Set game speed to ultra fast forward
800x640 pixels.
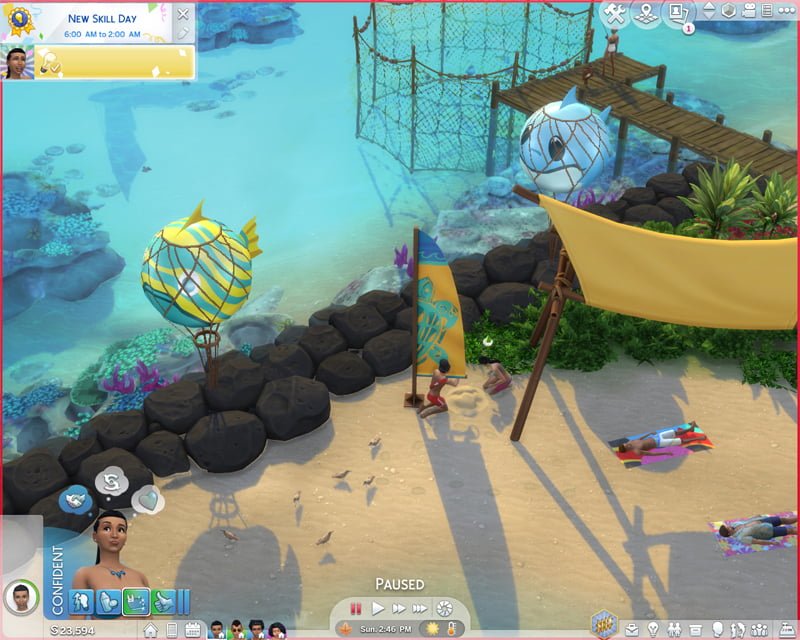(x=421, y=608)
